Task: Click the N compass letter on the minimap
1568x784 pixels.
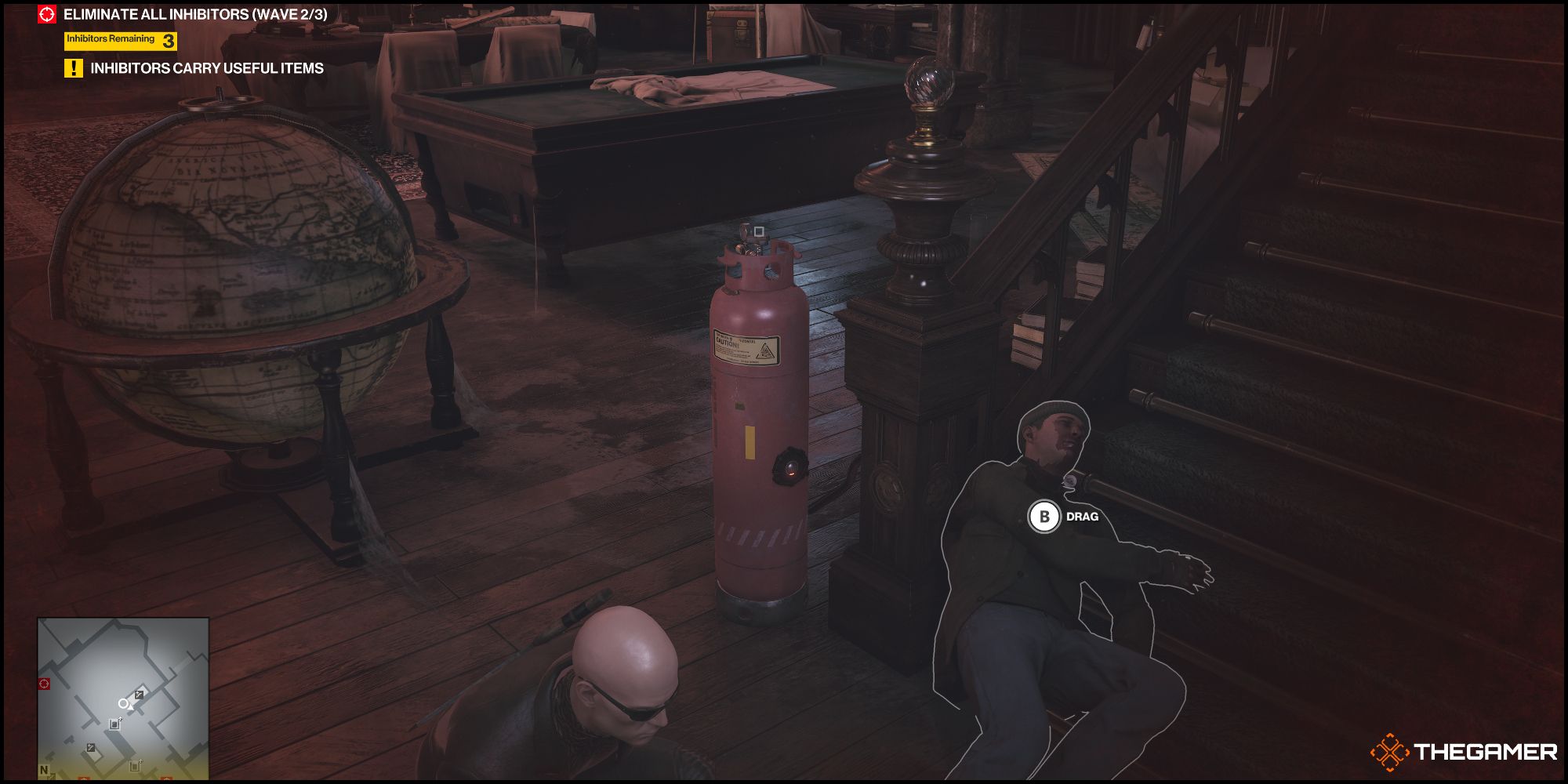Action: point(43,769)
